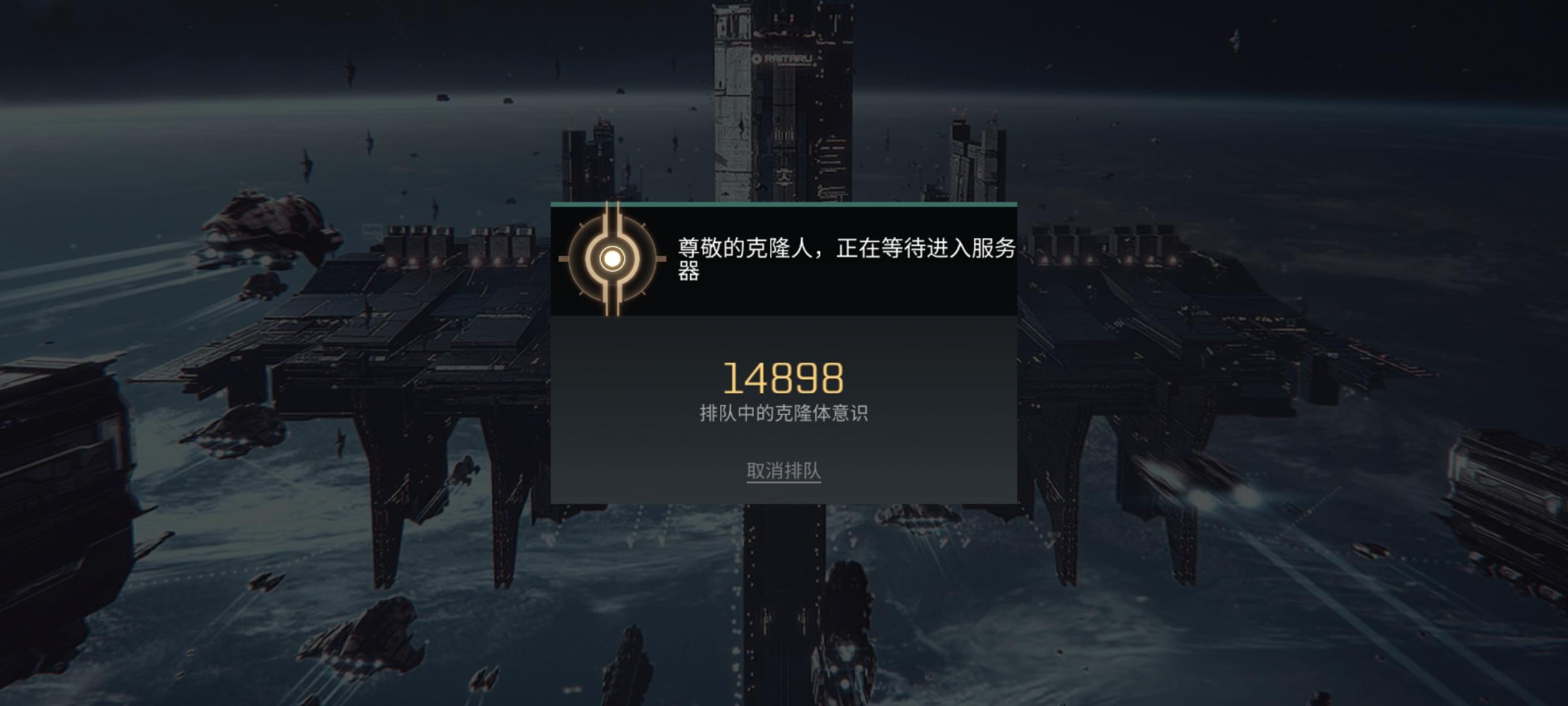This screenshot has height=706, width=1568.
Task: Click the emblem's bottom anchor marker
Action: click(612, 306)
